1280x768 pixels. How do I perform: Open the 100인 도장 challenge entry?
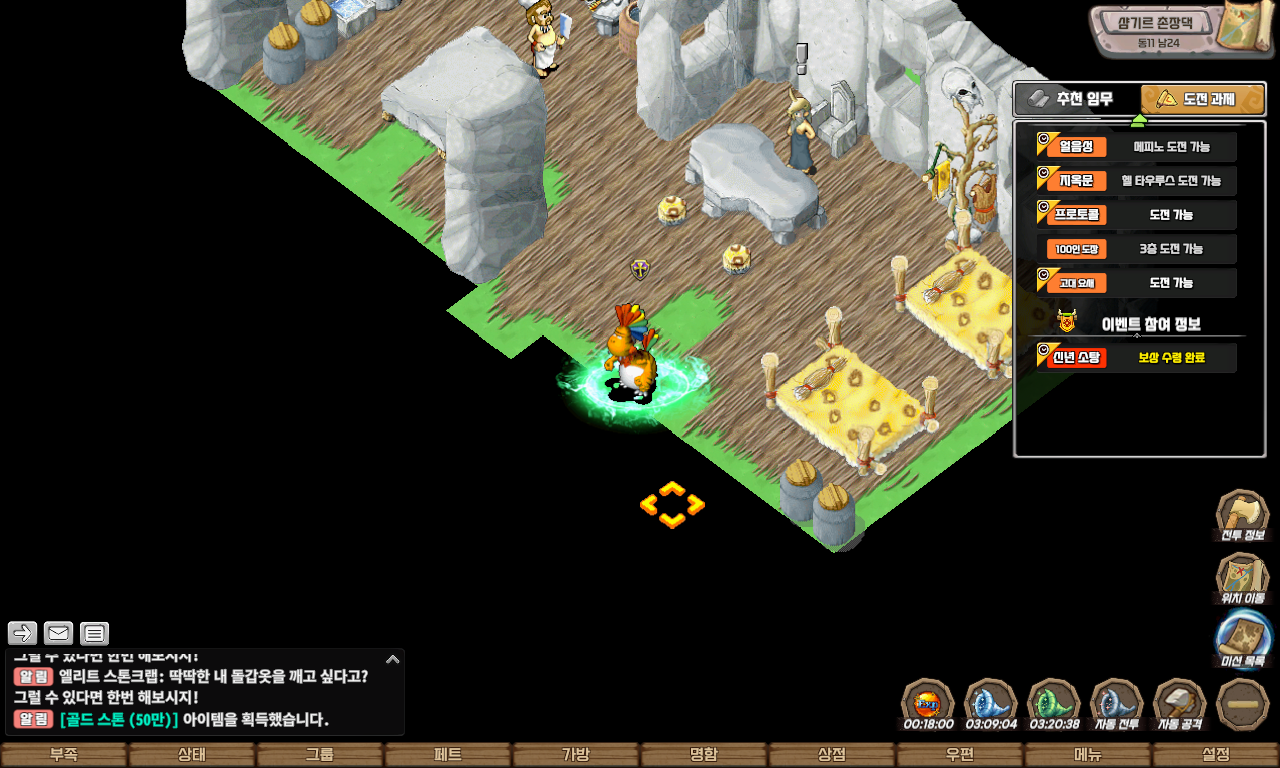pos(1136,249)
